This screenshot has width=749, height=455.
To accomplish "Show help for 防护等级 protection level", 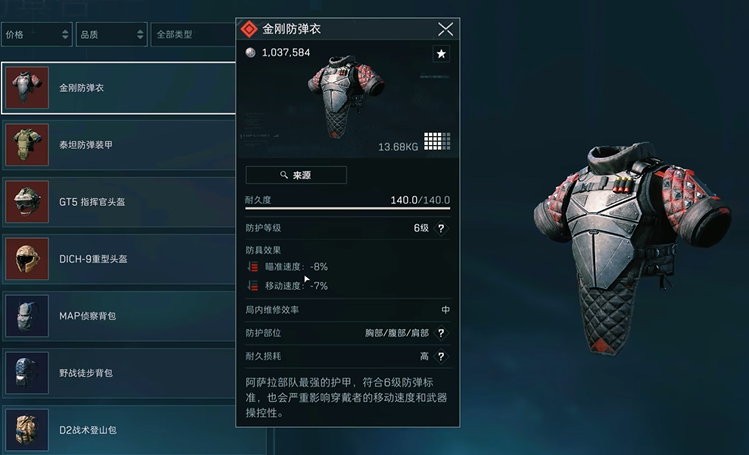I will tap(441, 228).
